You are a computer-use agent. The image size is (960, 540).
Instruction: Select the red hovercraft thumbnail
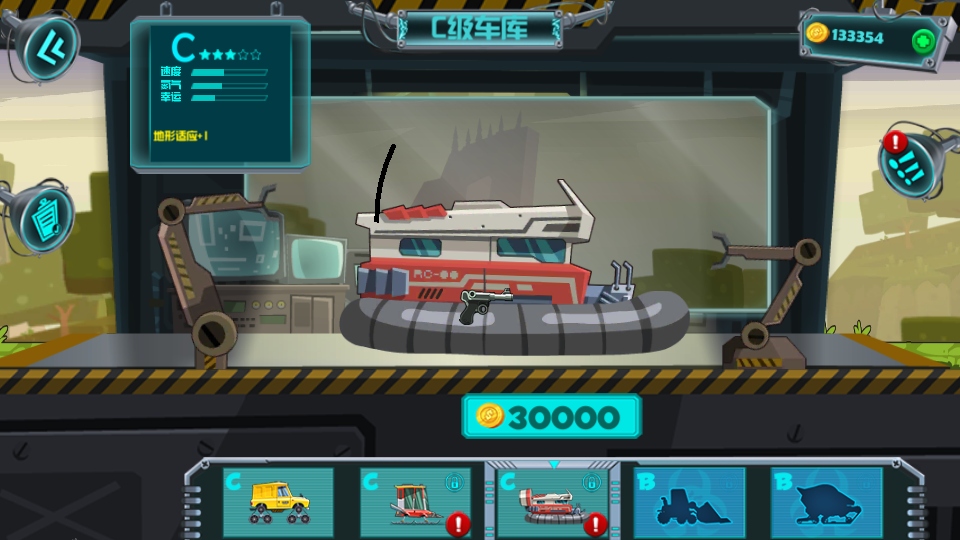553,502
